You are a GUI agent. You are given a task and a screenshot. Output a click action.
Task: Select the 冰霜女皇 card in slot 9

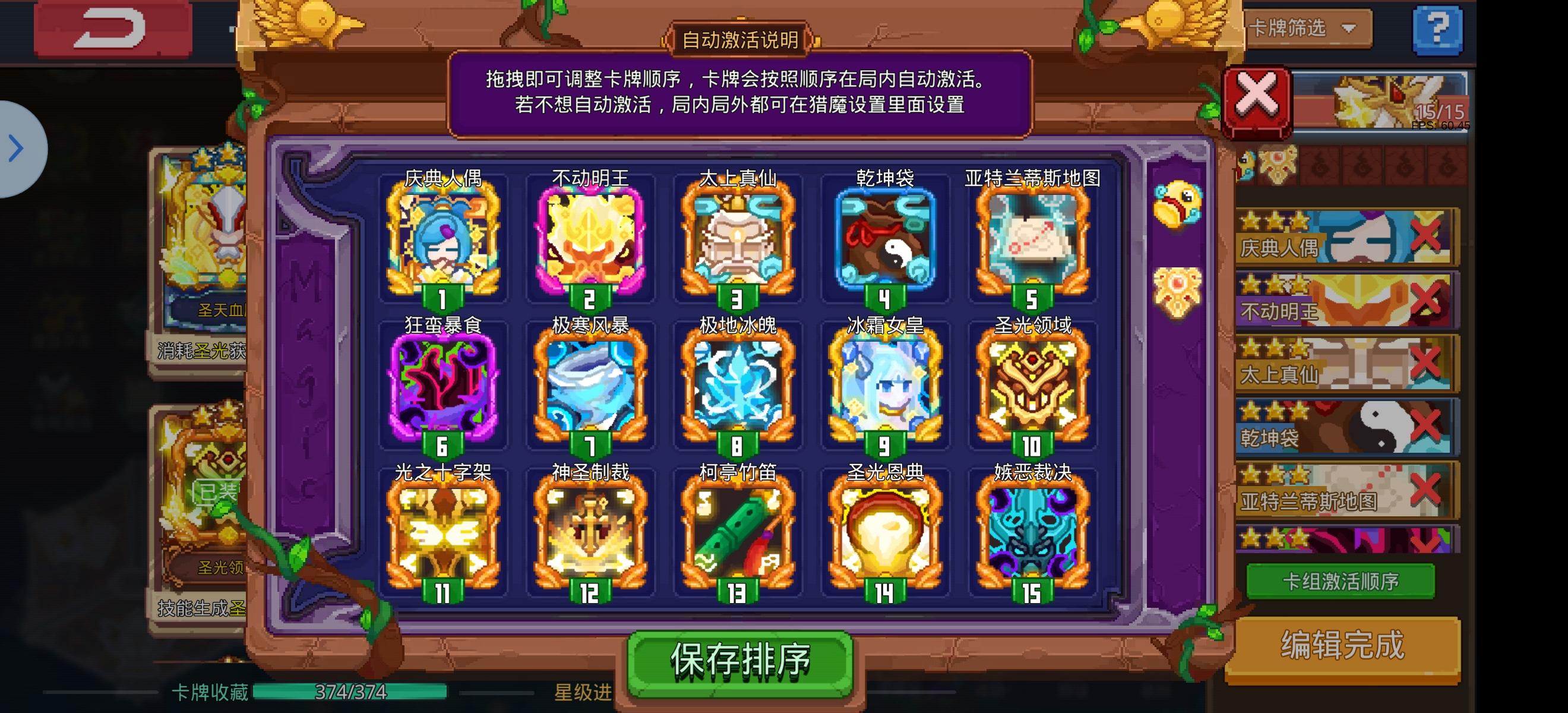point(886,387)
